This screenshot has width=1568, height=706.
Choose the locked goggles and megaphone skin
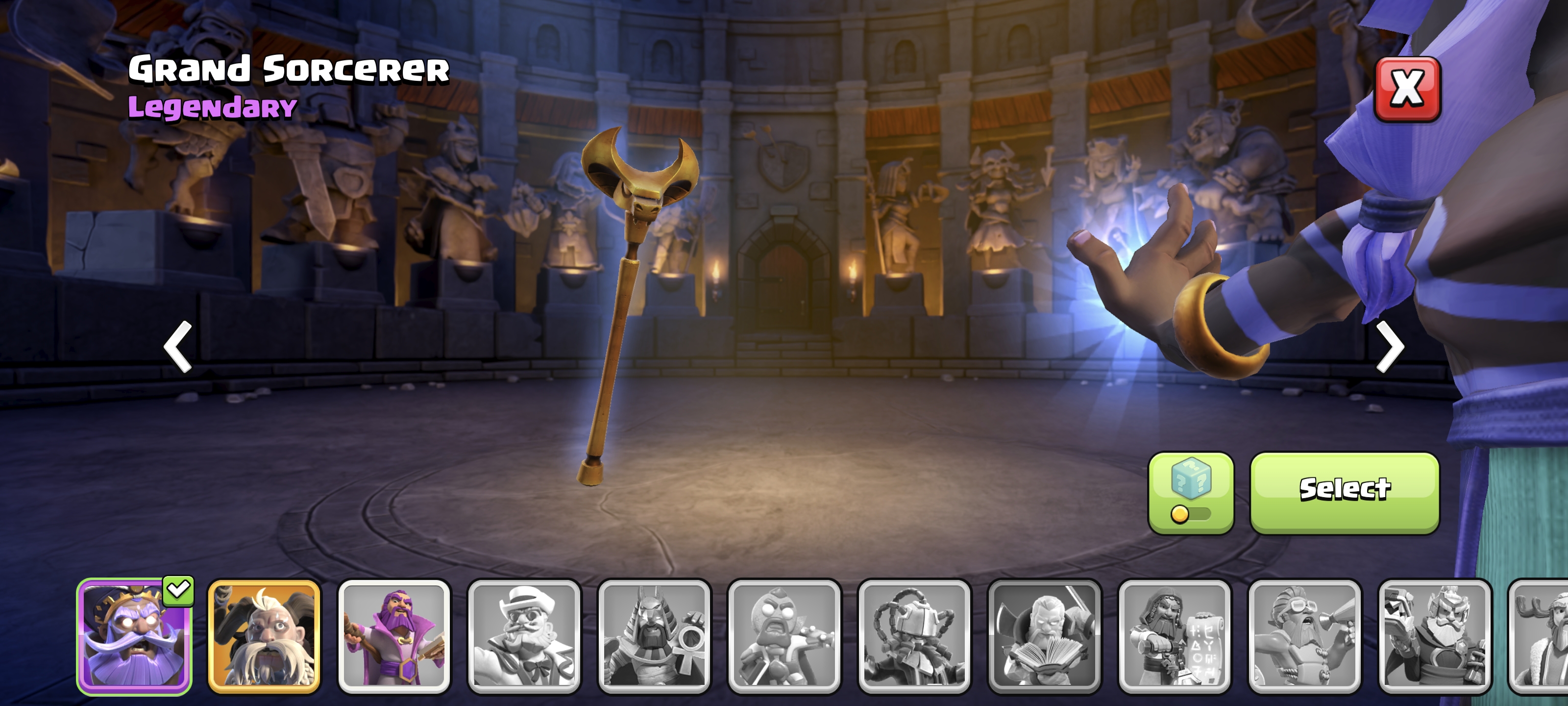[x=1304, y=636]
